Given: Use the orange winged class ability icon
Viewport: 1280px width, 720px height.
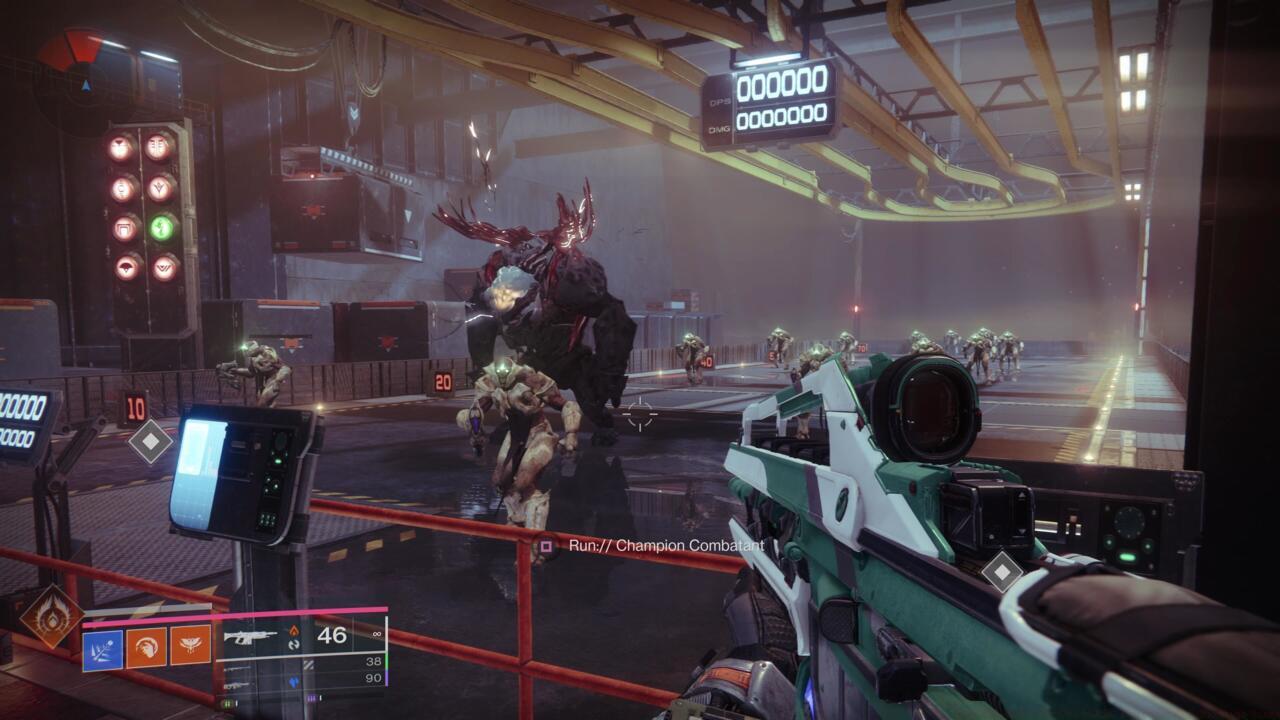Looking at the screenshot, I should 190,645.
